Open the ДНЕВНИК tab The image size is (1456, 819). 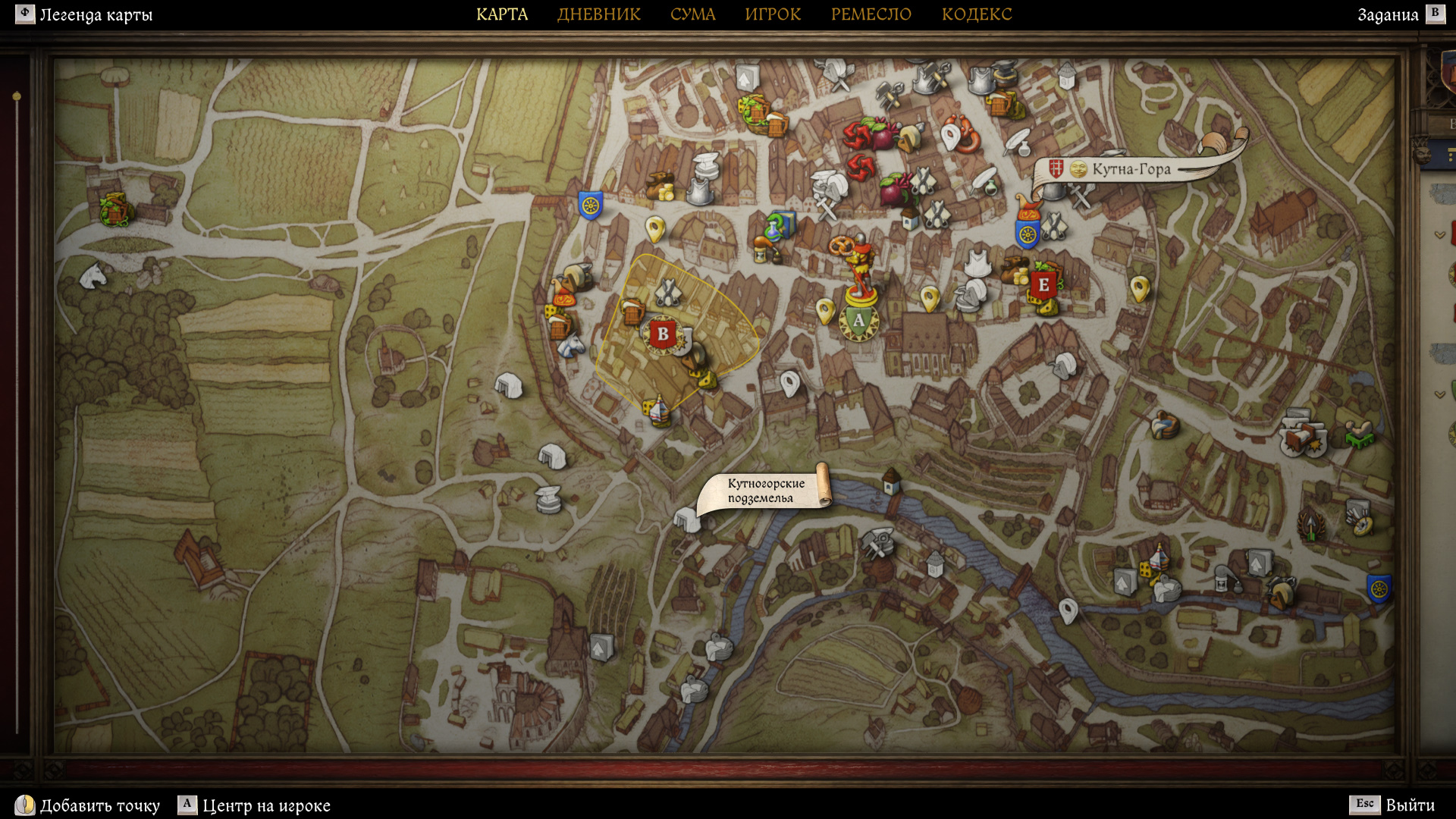tap(598, 14)
